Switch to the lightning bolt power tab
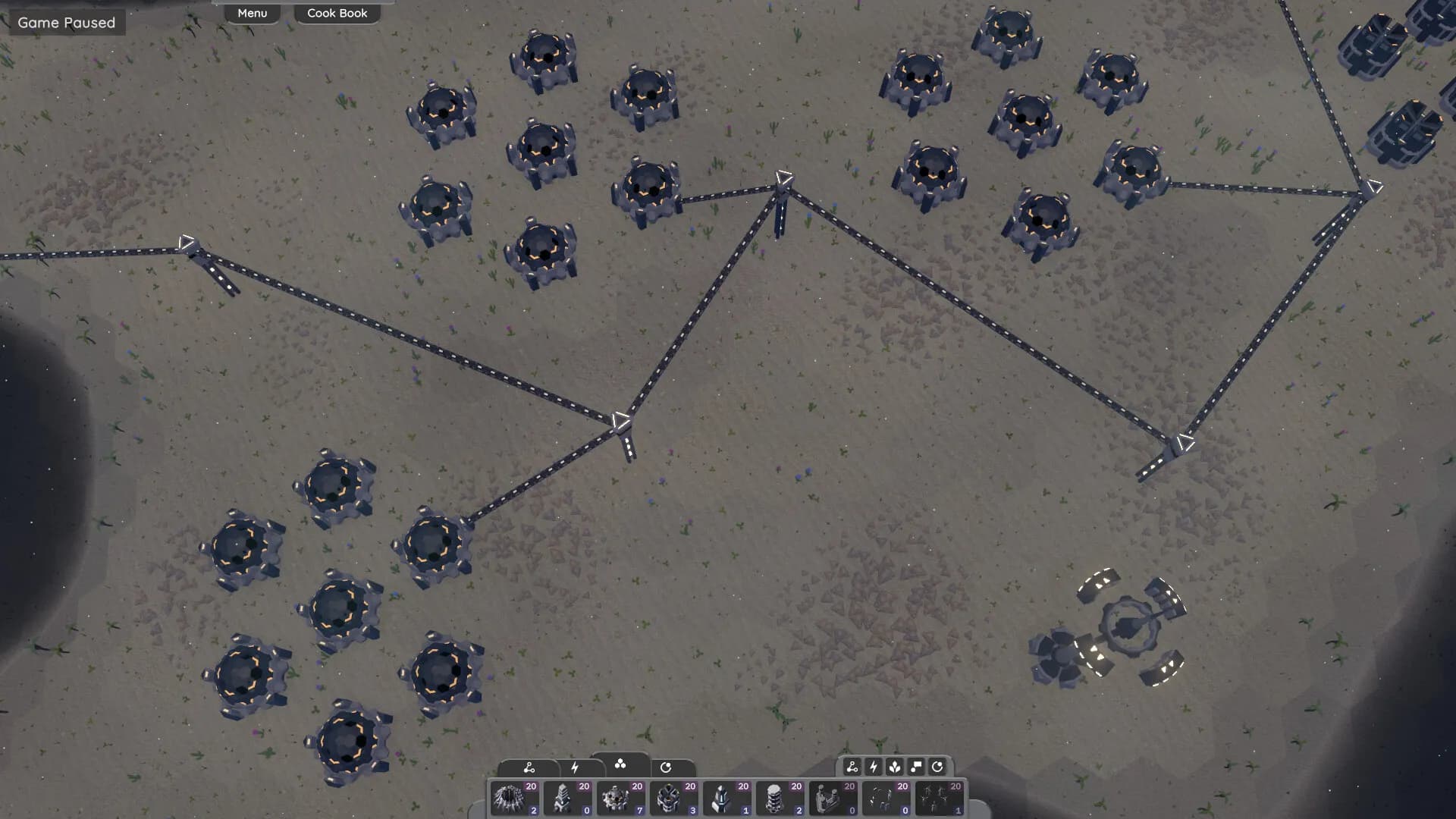The width and height of the screenshot is (1456, 819). click(575, 767)
